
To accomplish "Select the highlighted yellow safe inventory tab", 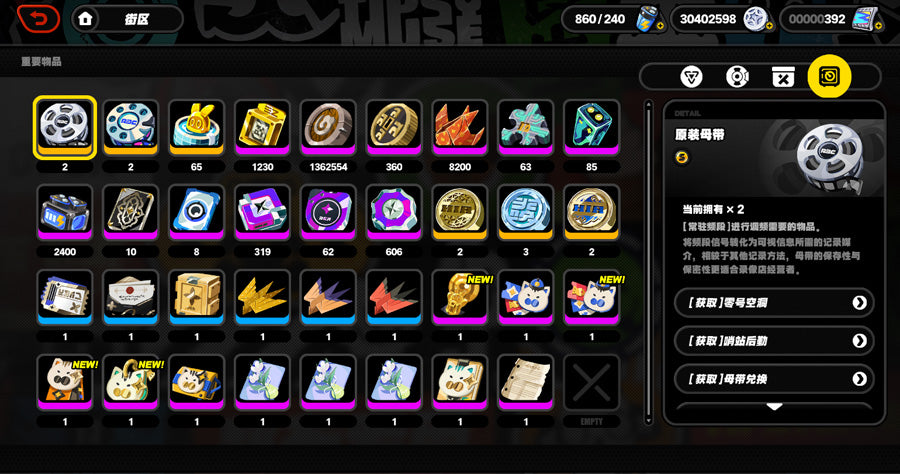I will point(829,76).
